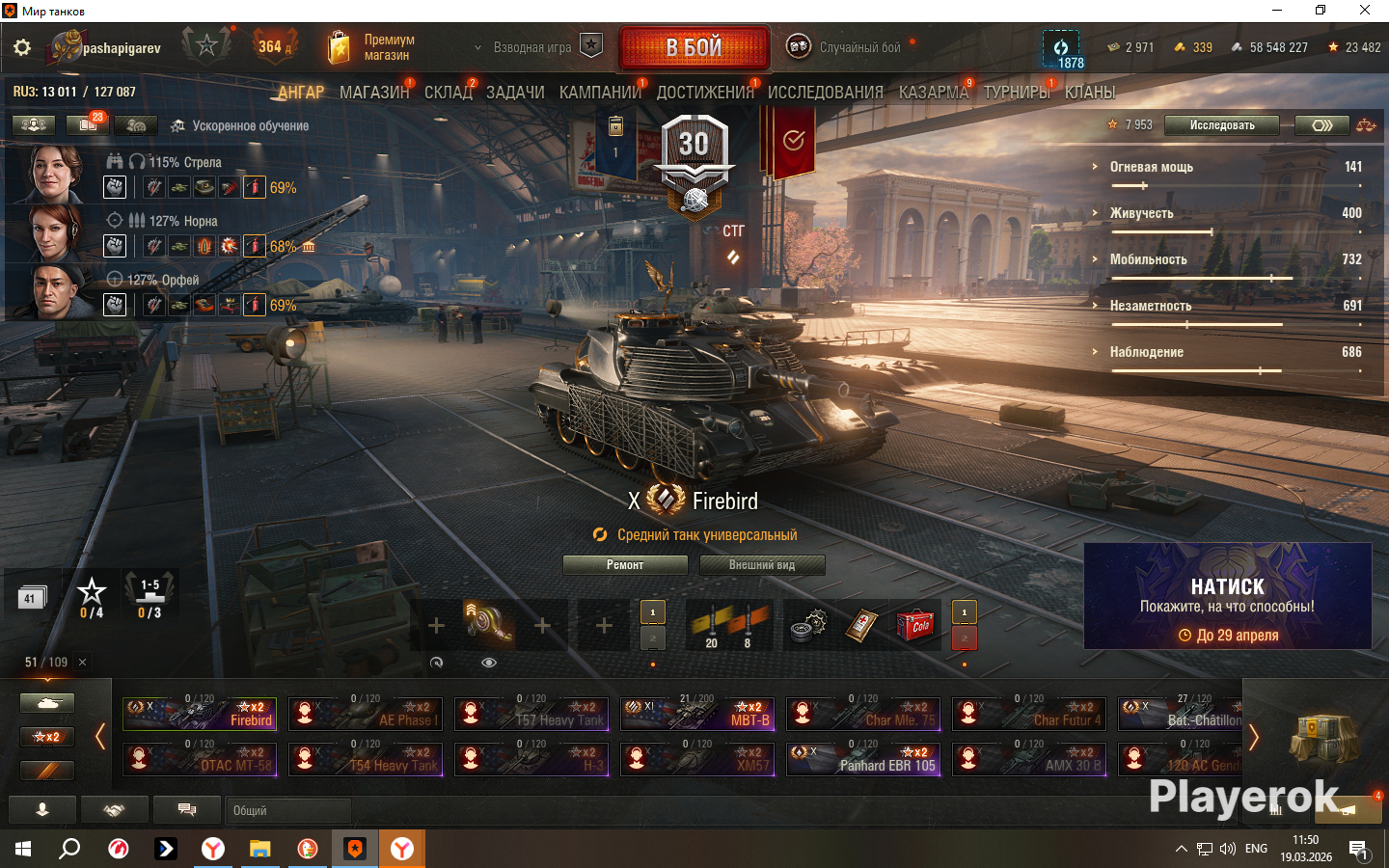Repair the tank with Ремонт button
This screenshot has width=1389, height=868.
(625, 565)
